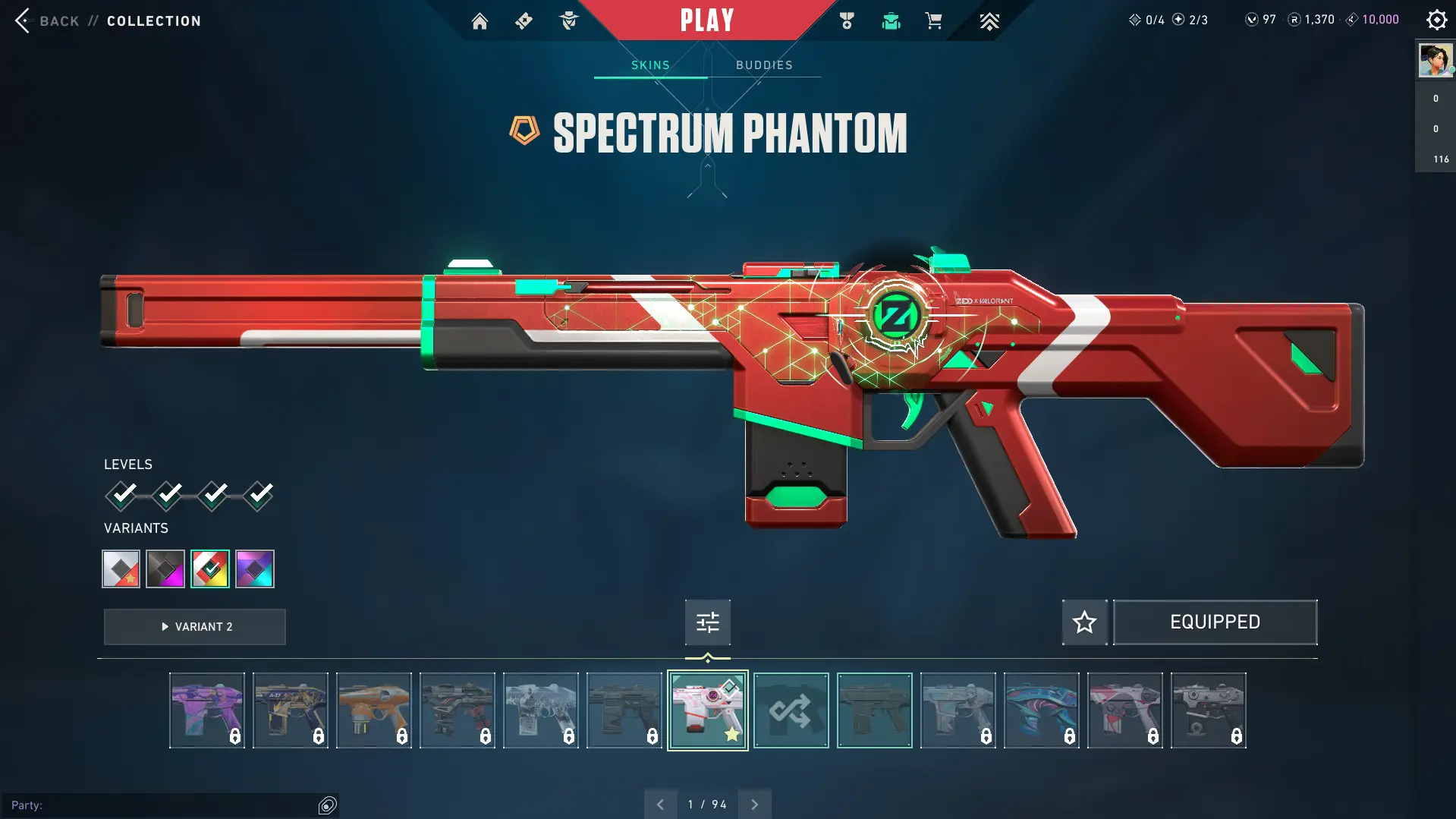Open the Home screen icon
The image size is (1456, 819).
coord(480,21)
